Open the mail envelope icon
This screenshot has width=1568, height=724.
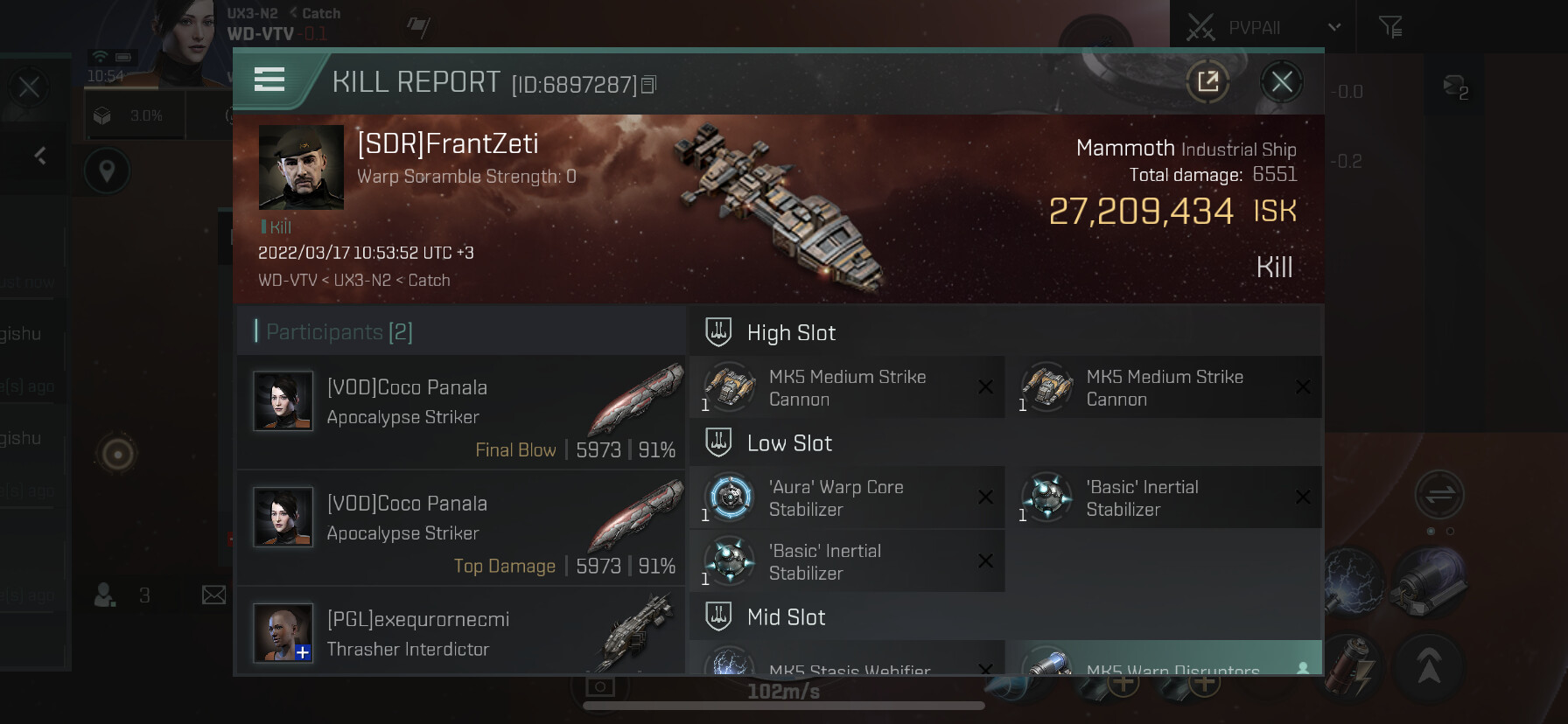tap(213, 595)
